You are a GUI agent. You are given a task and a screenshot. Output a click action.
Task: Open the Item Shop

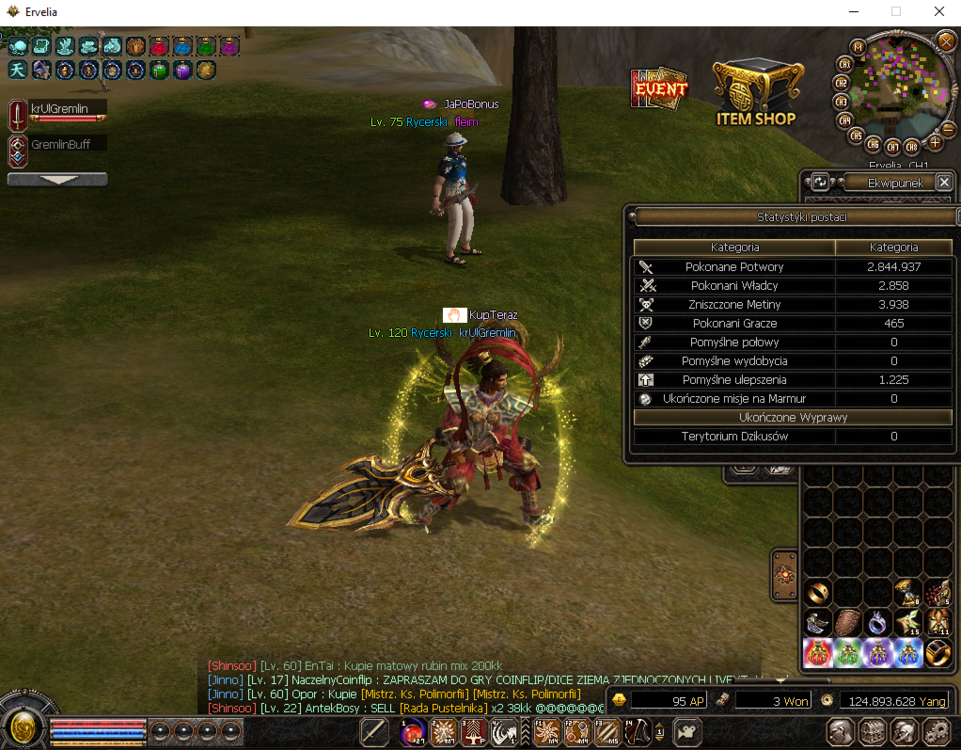tap(755, 94)
